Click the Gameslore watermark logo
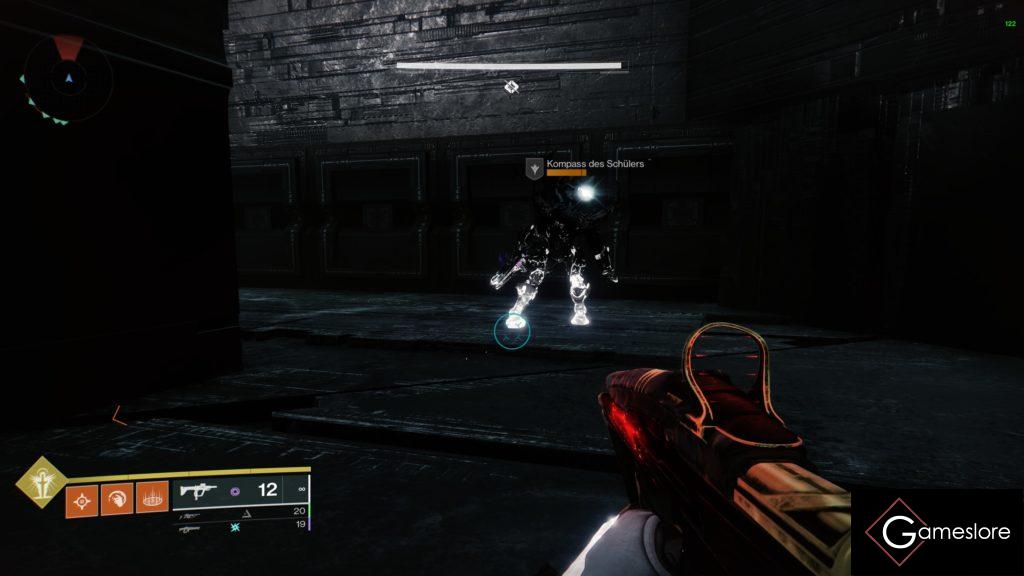Screen dimensions: 1024x576 pyautogui.click(x=938, y=532)
